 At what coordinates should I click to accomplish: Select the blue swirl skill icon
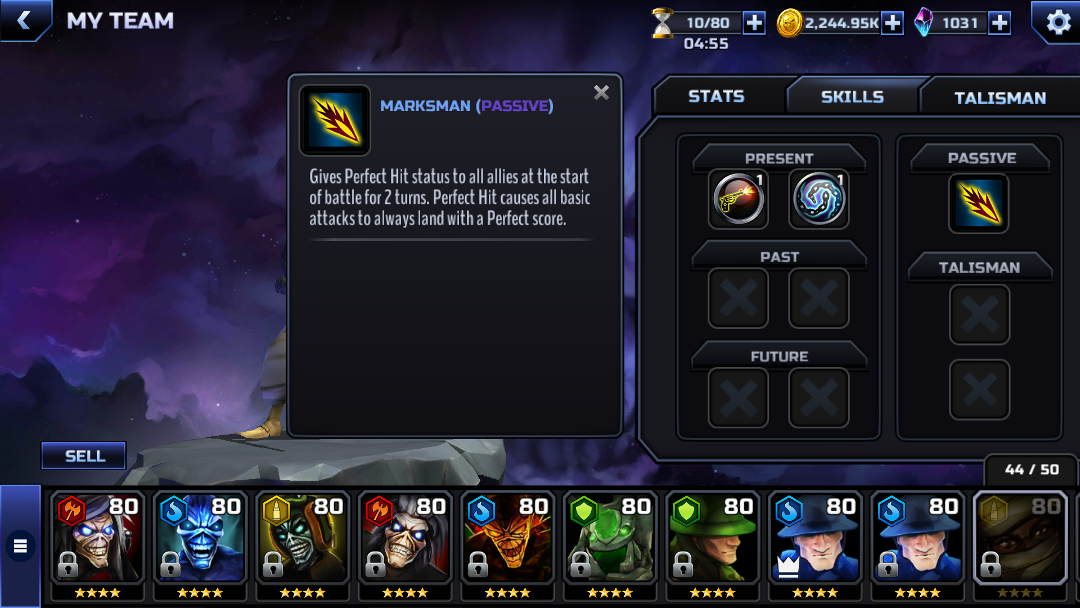pyautogui.click(x=819, y=199)
